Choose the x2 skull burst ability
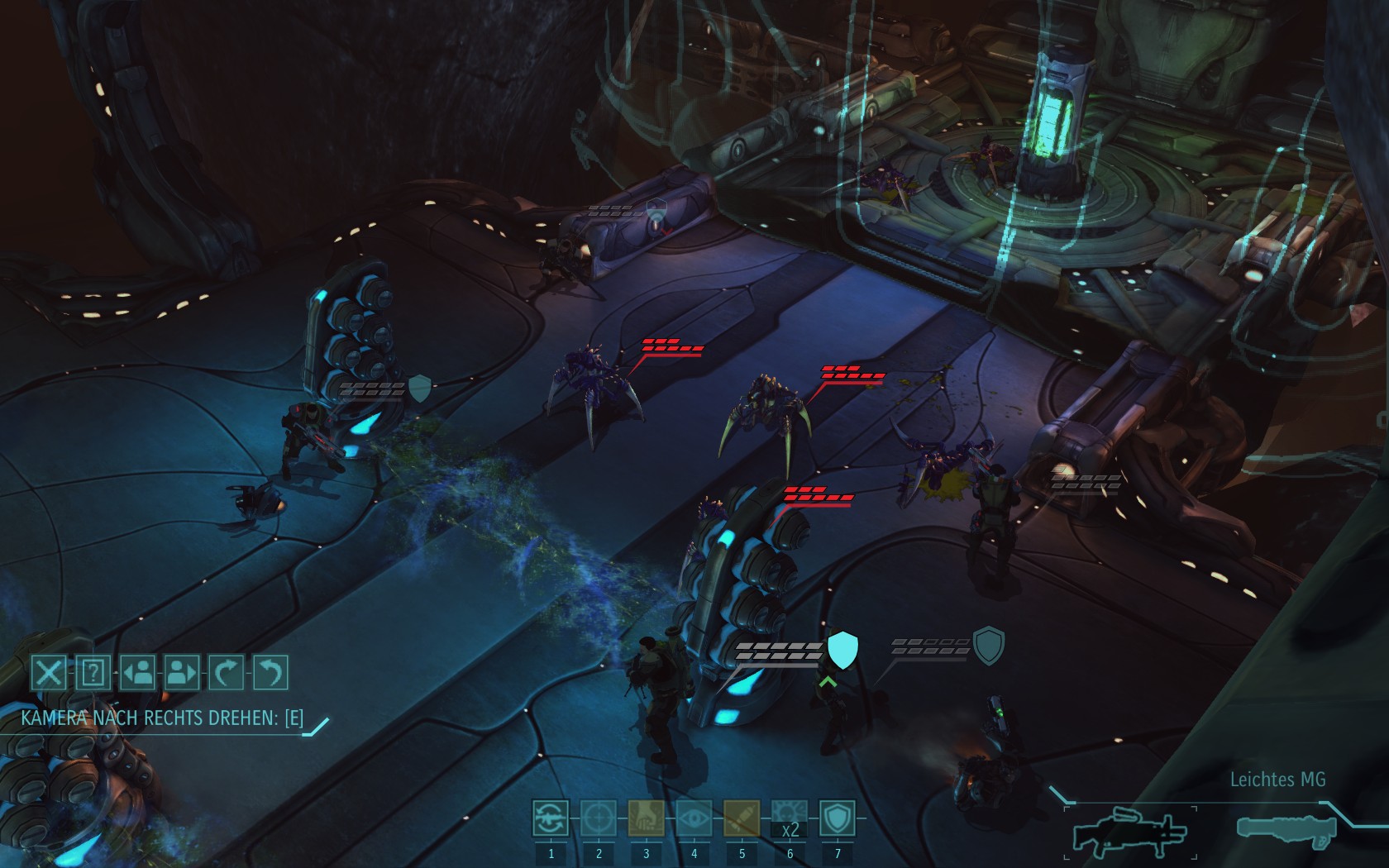Screen dimensions: 1389x868 (790, 818)
